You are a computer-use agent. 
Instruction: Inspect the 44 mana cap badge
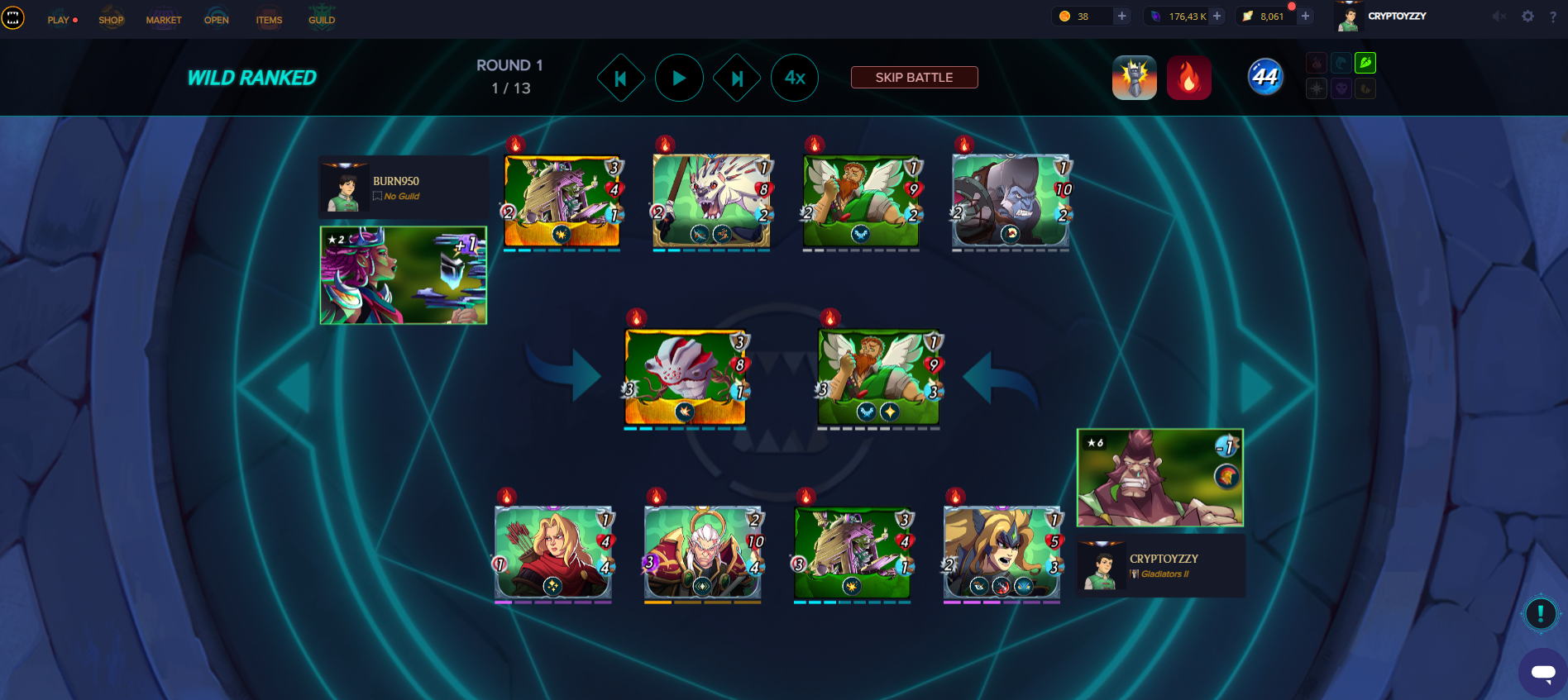1265,78
